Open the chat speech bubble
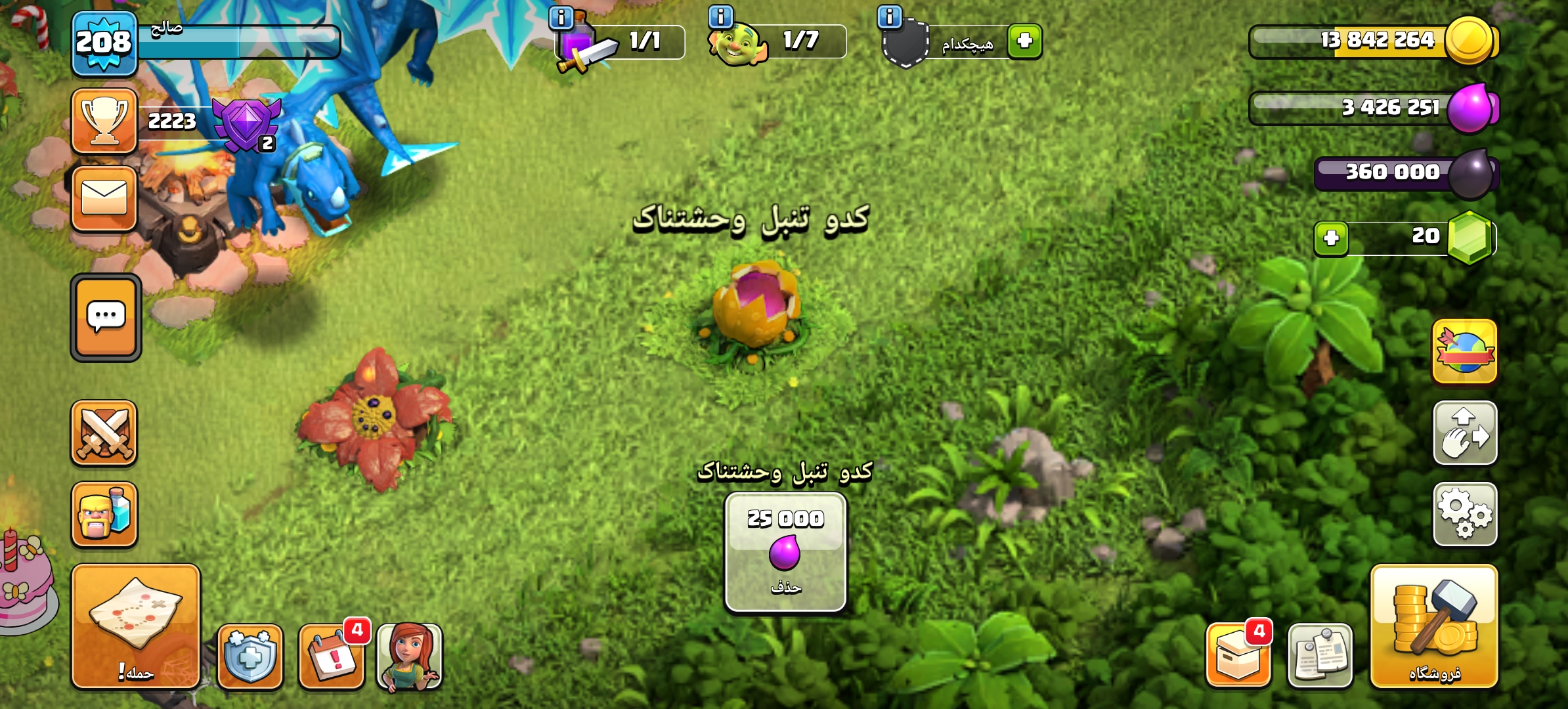1568x709 pixels. pos(106,318)
